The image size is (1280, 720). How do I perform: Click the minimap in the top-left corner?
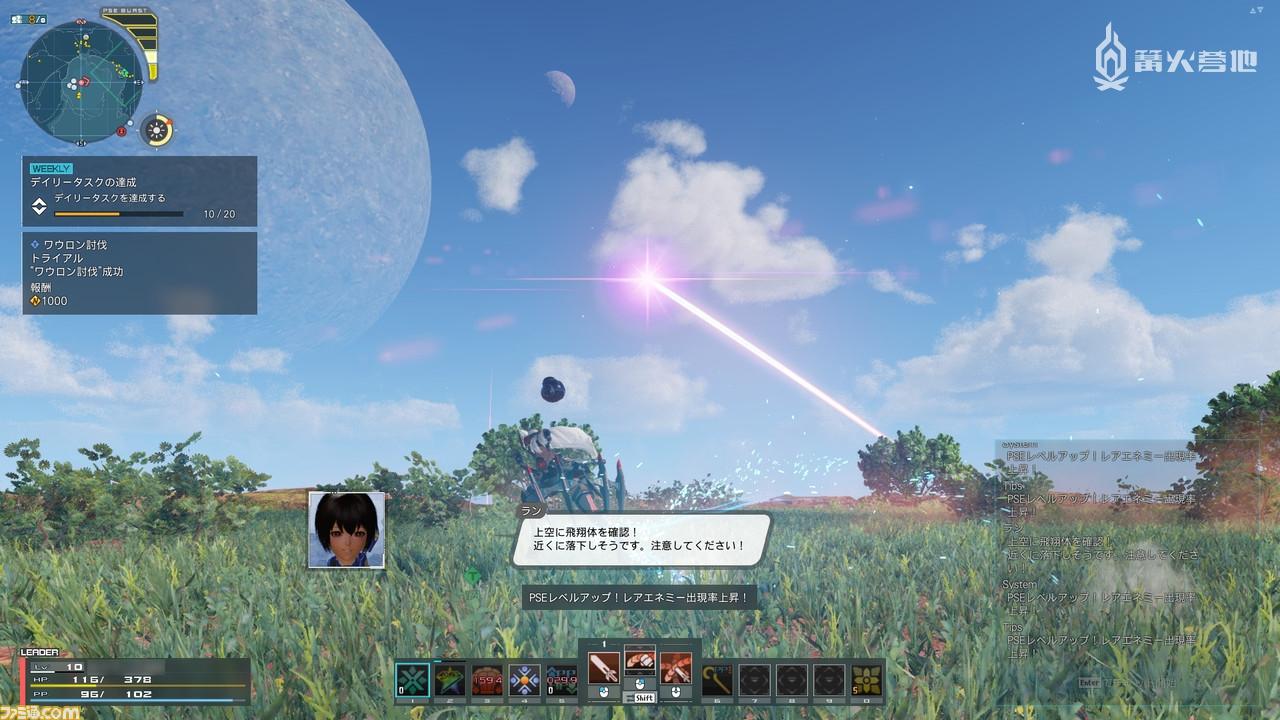point(80,80)
